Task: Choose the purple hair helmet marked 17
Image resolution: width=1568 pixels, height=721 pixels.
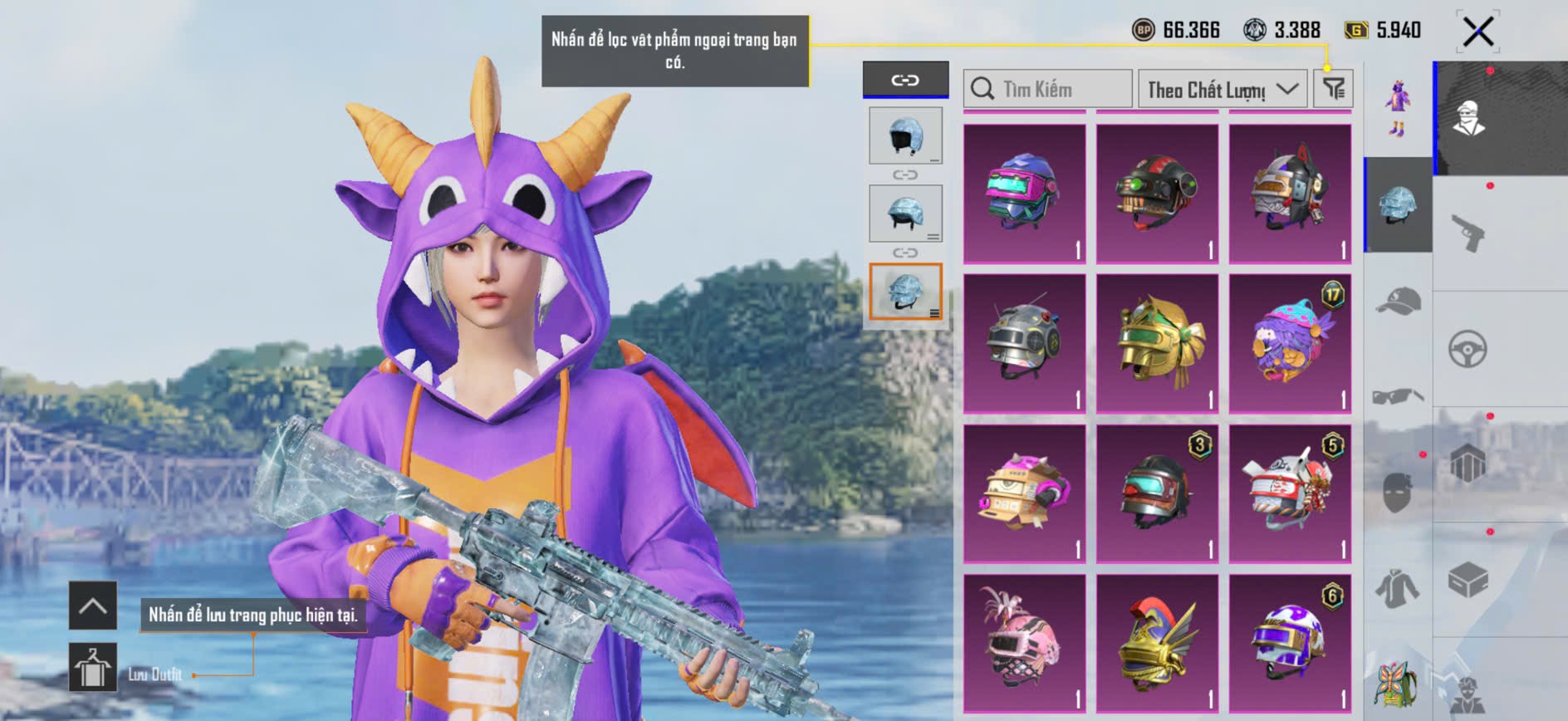Action: (1290, 343)
